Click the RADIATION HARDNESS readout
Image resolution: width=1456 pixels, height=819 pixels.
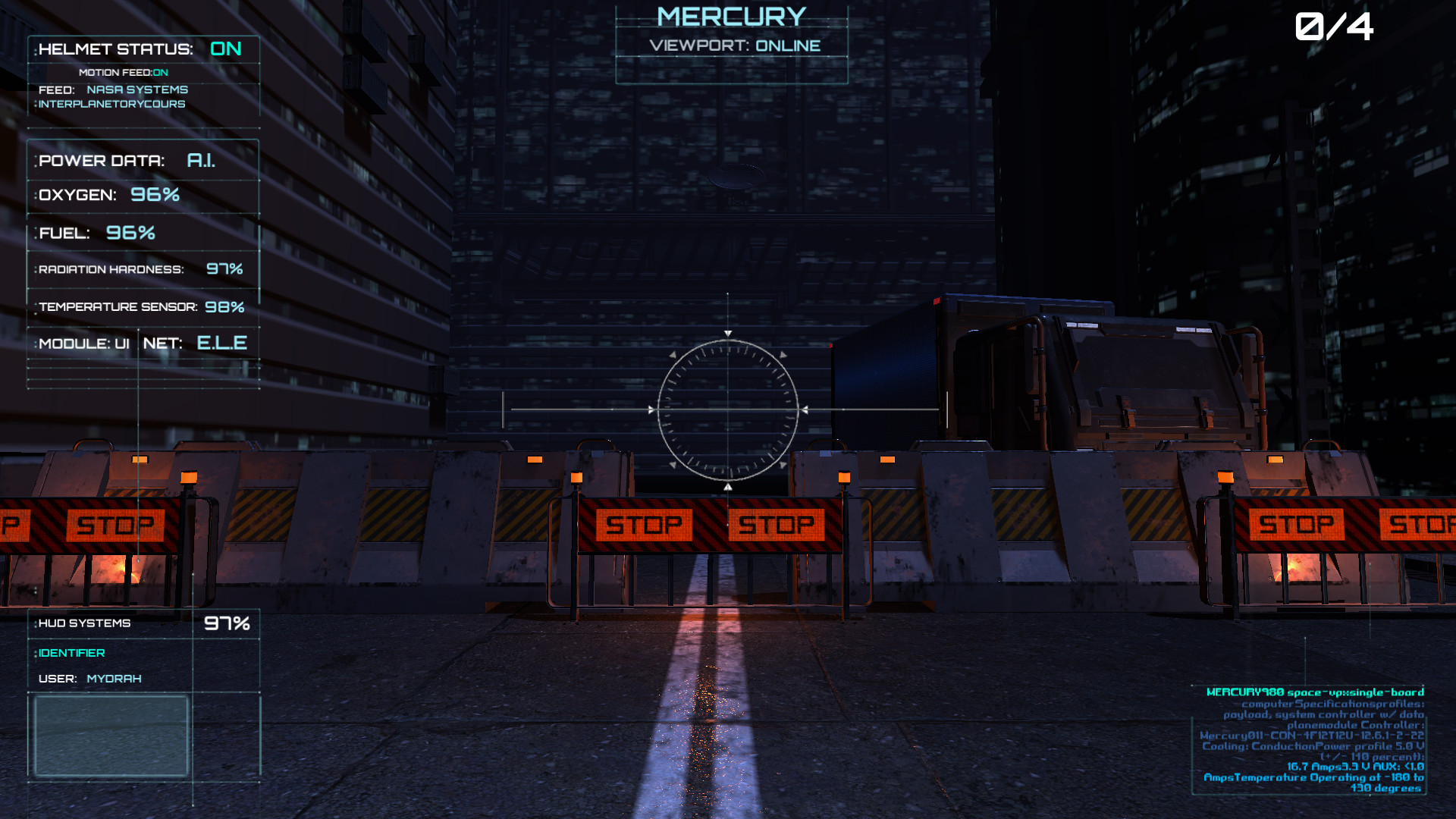point(139,268)
